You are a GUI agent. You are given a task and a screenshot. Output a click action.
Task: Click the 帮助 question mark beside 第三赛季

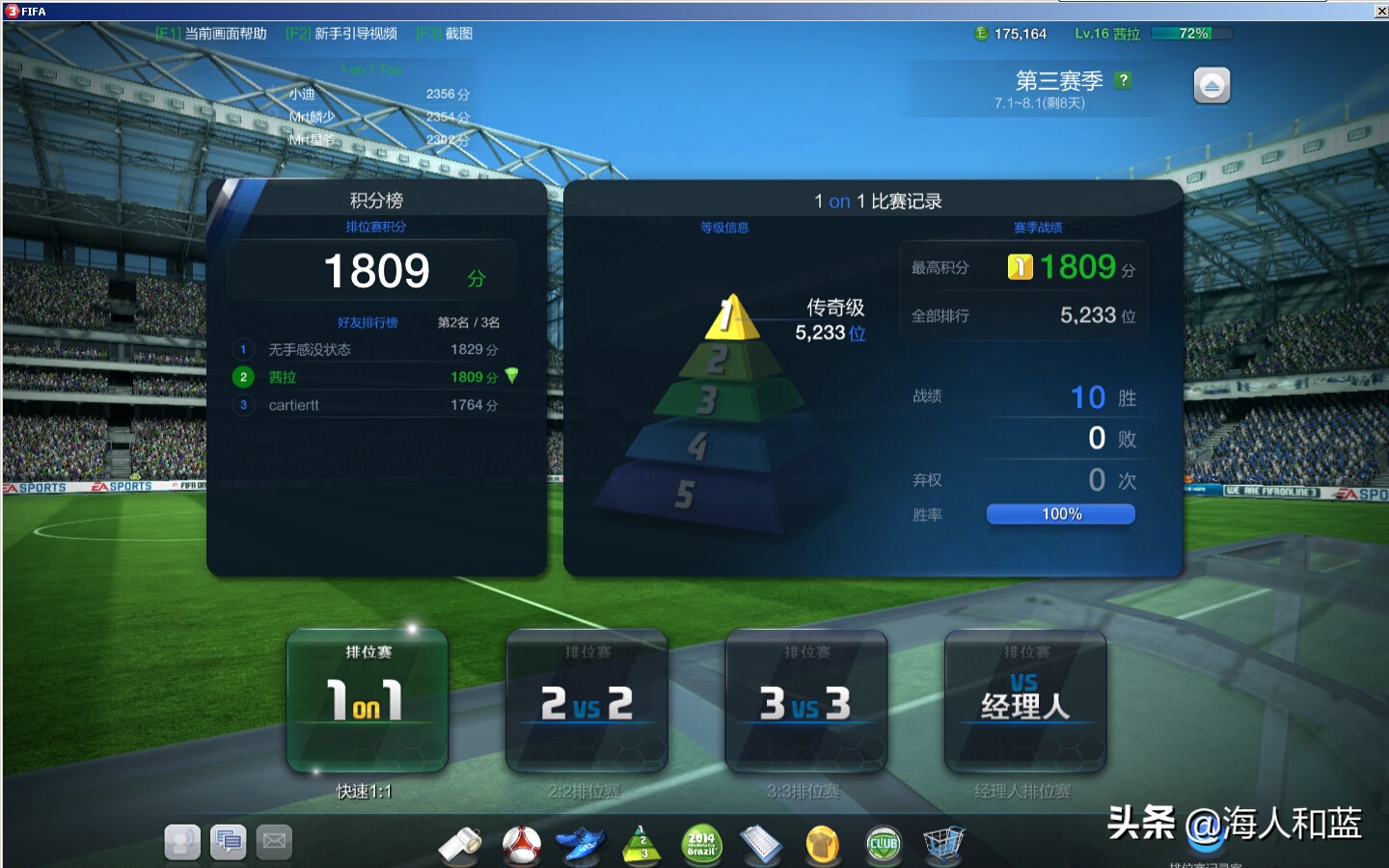point(1122,81)
